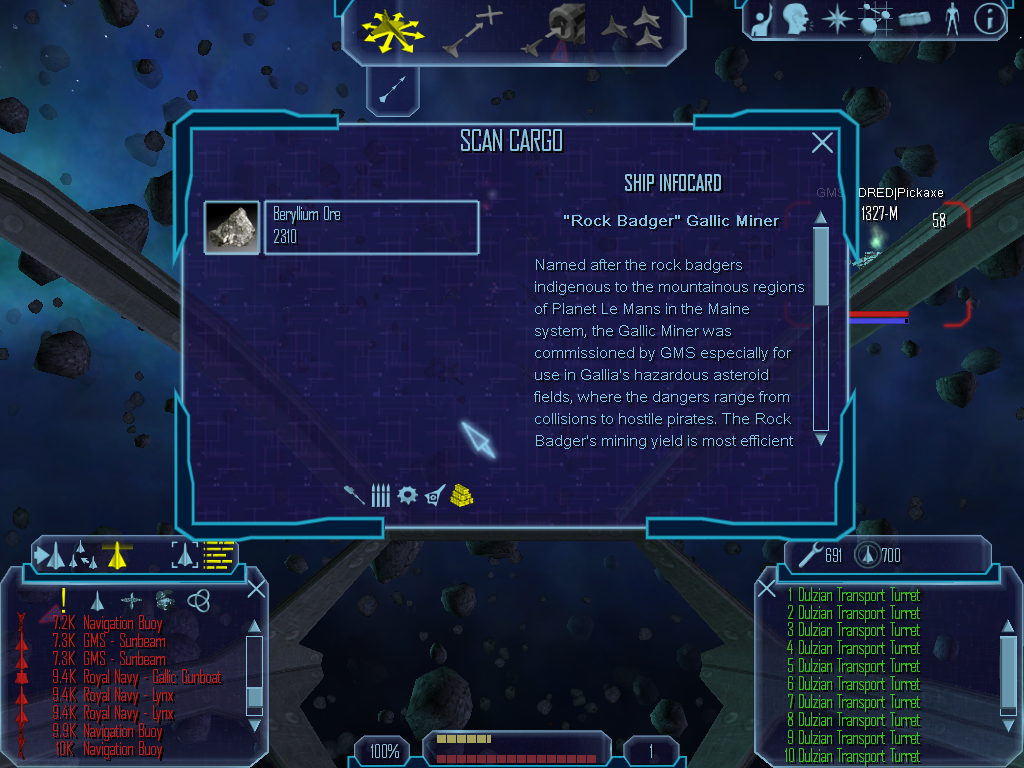Open the character figure icon
Viewport: 1024px width, 768px height.
[x=951, y=19]
